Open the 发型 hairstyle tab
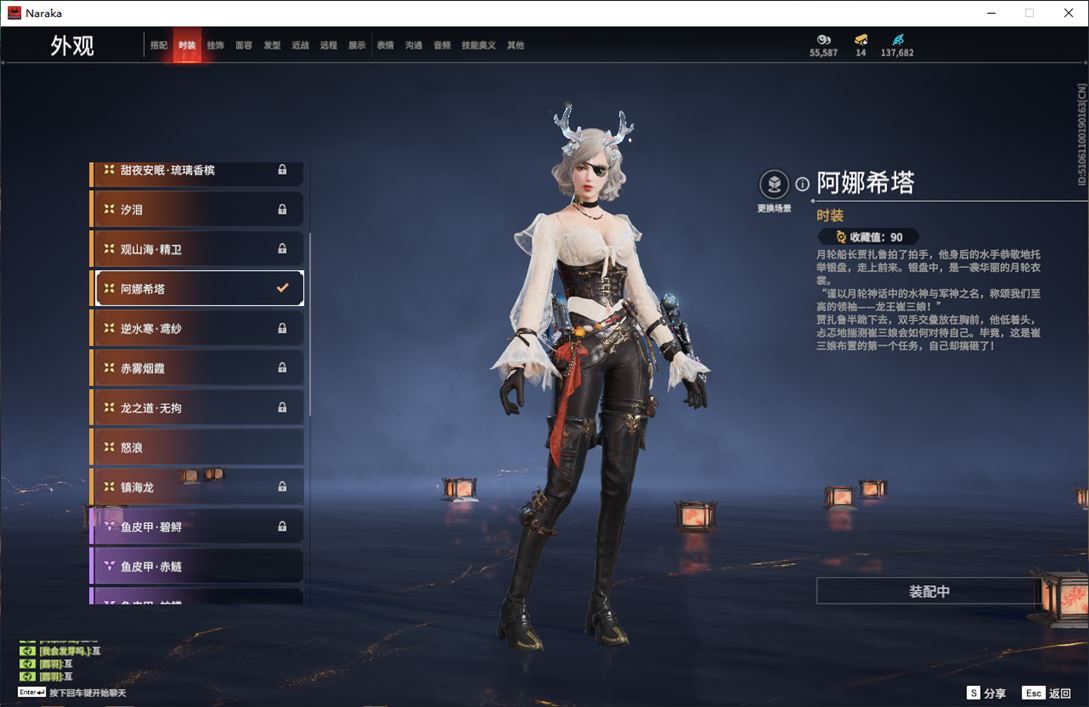The image size is (1089, 707). (272, 46)
